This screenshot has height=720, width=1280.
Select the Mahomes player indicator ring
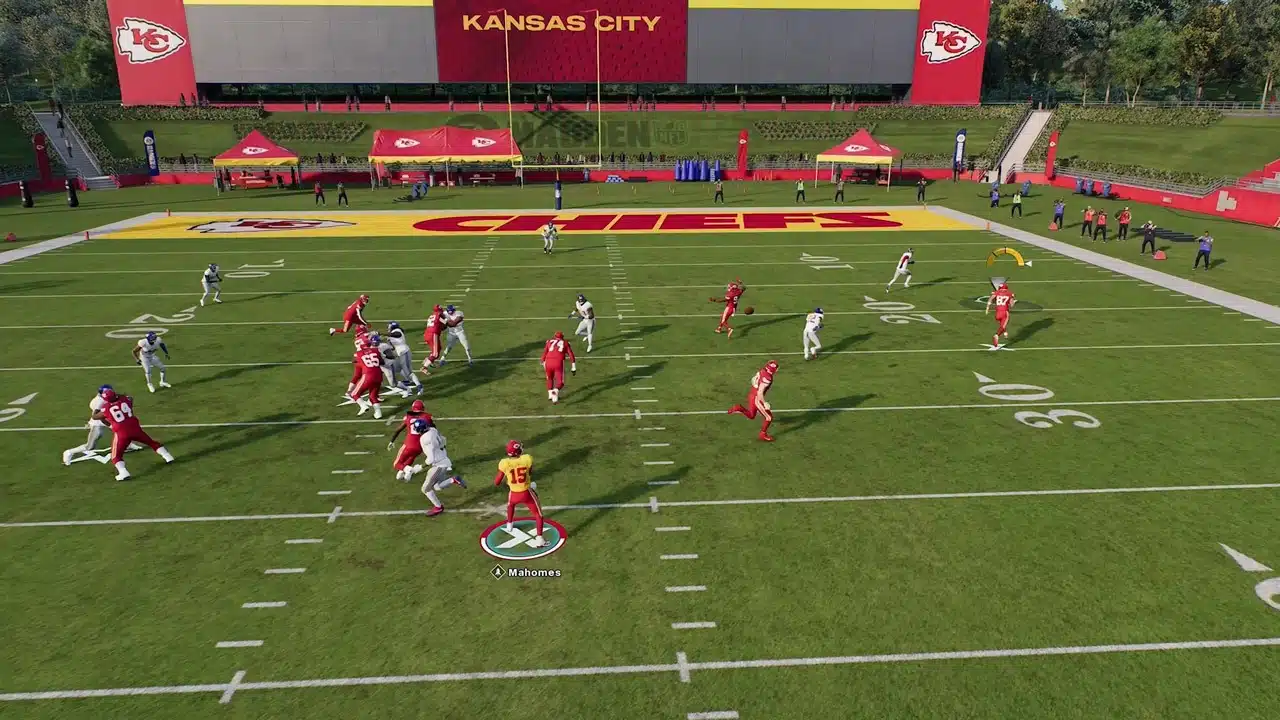(522, 539)
